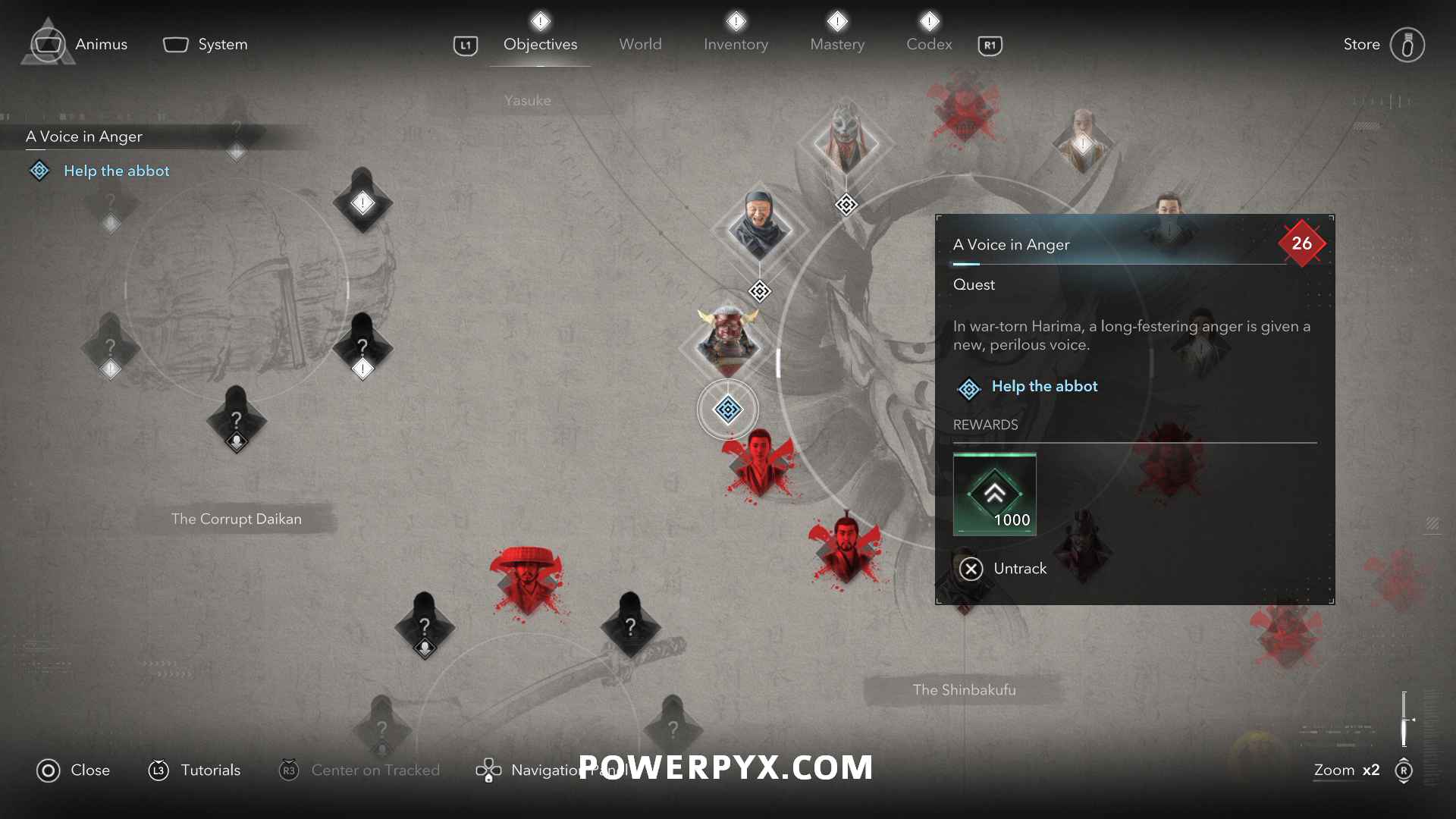
Task: Click the laughing monk portrait thumbnail
Action: pyautogui.click(x=758, y=227)
